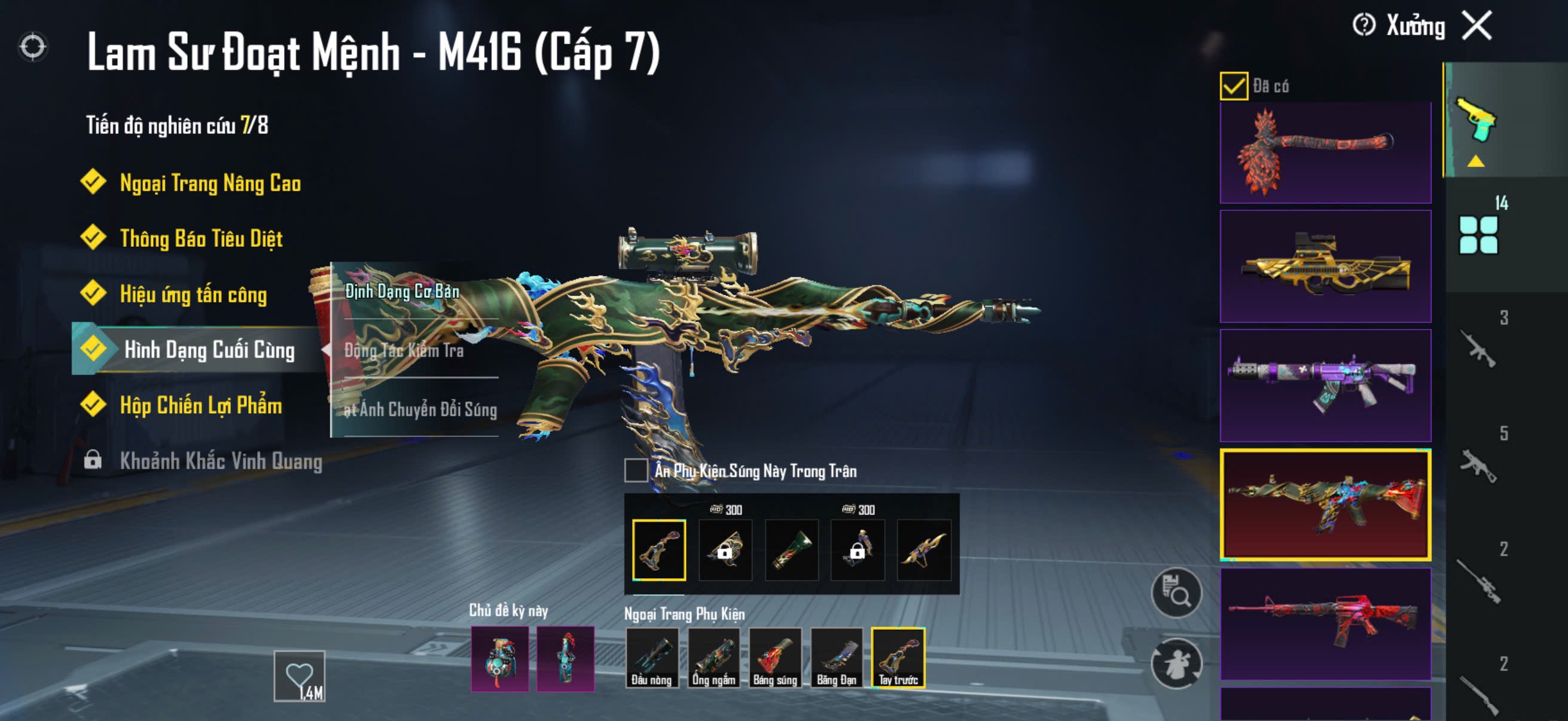Screen dimensions: 1568x721
Task: Select the golden P90 skin thumbnail
Action: point(1325,266)
